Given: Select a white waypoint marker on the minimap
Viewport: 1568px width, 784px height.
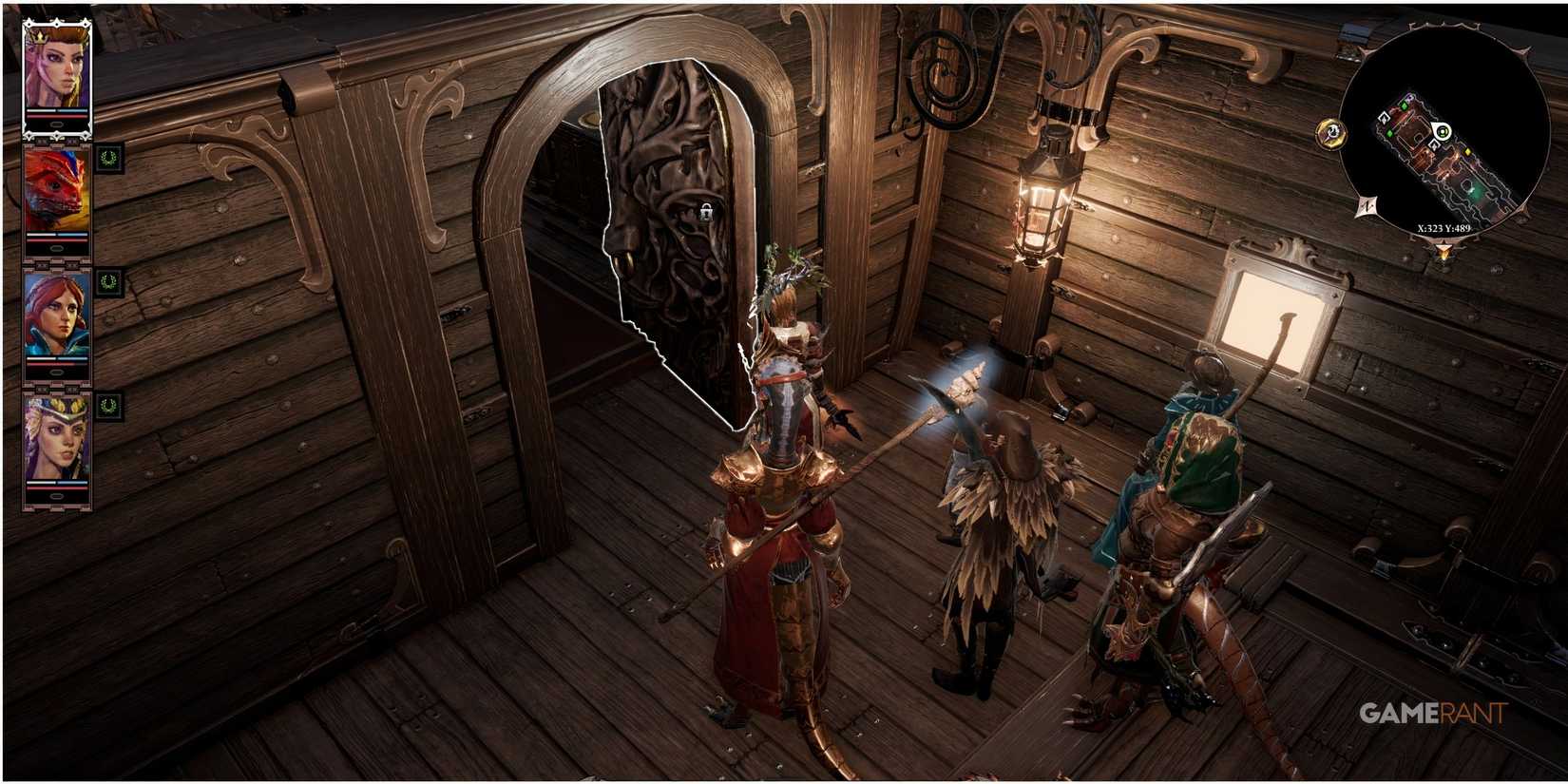Looking at the screenshot, I should point(1385,119).
